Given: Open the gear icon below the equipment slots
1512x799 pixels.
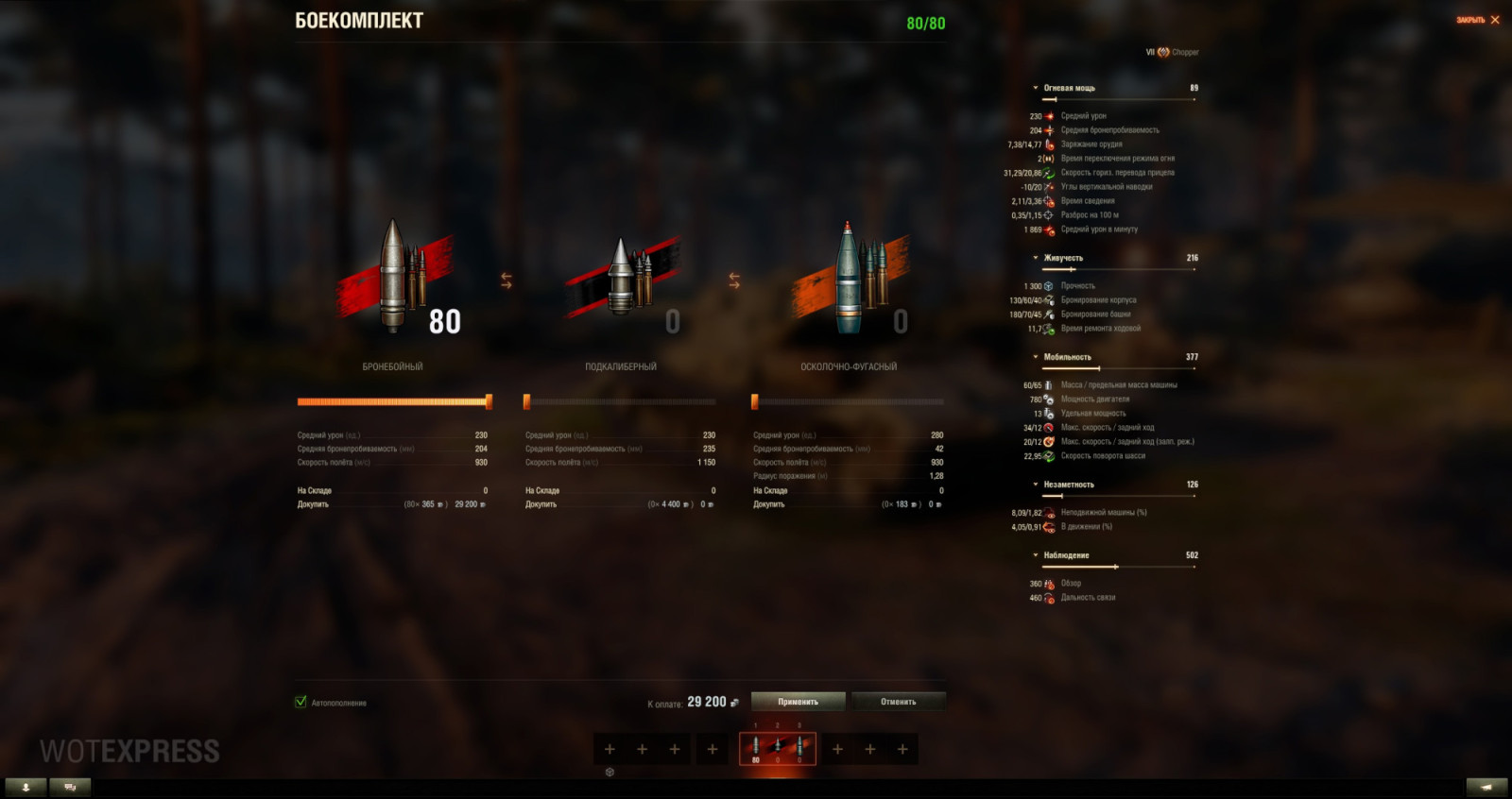Looking at the screenshot, I should (x=611, y=772).
